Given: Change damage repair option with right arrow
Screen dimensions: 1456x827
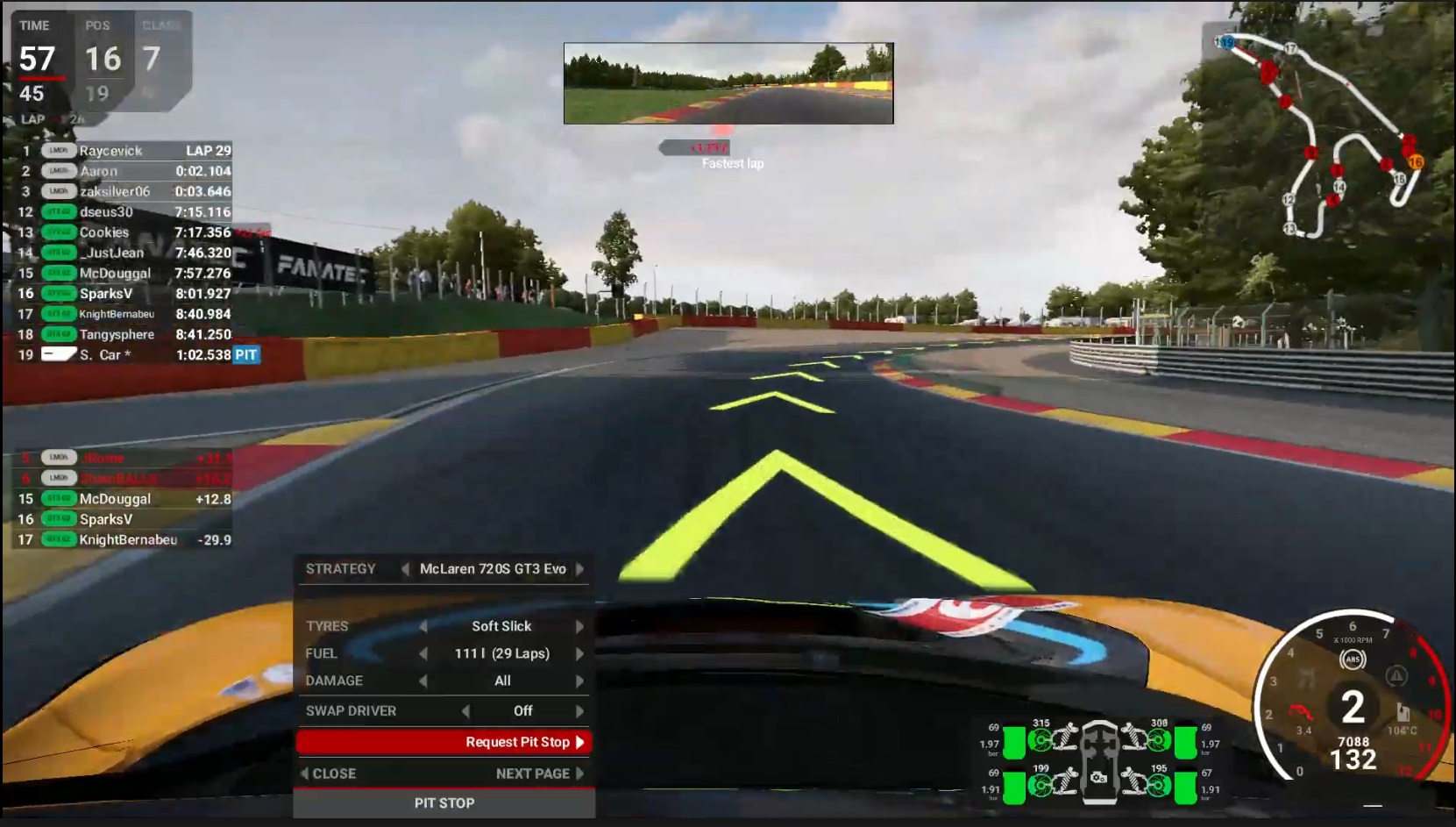Looking at the screenshot, I should pos(579,681).
